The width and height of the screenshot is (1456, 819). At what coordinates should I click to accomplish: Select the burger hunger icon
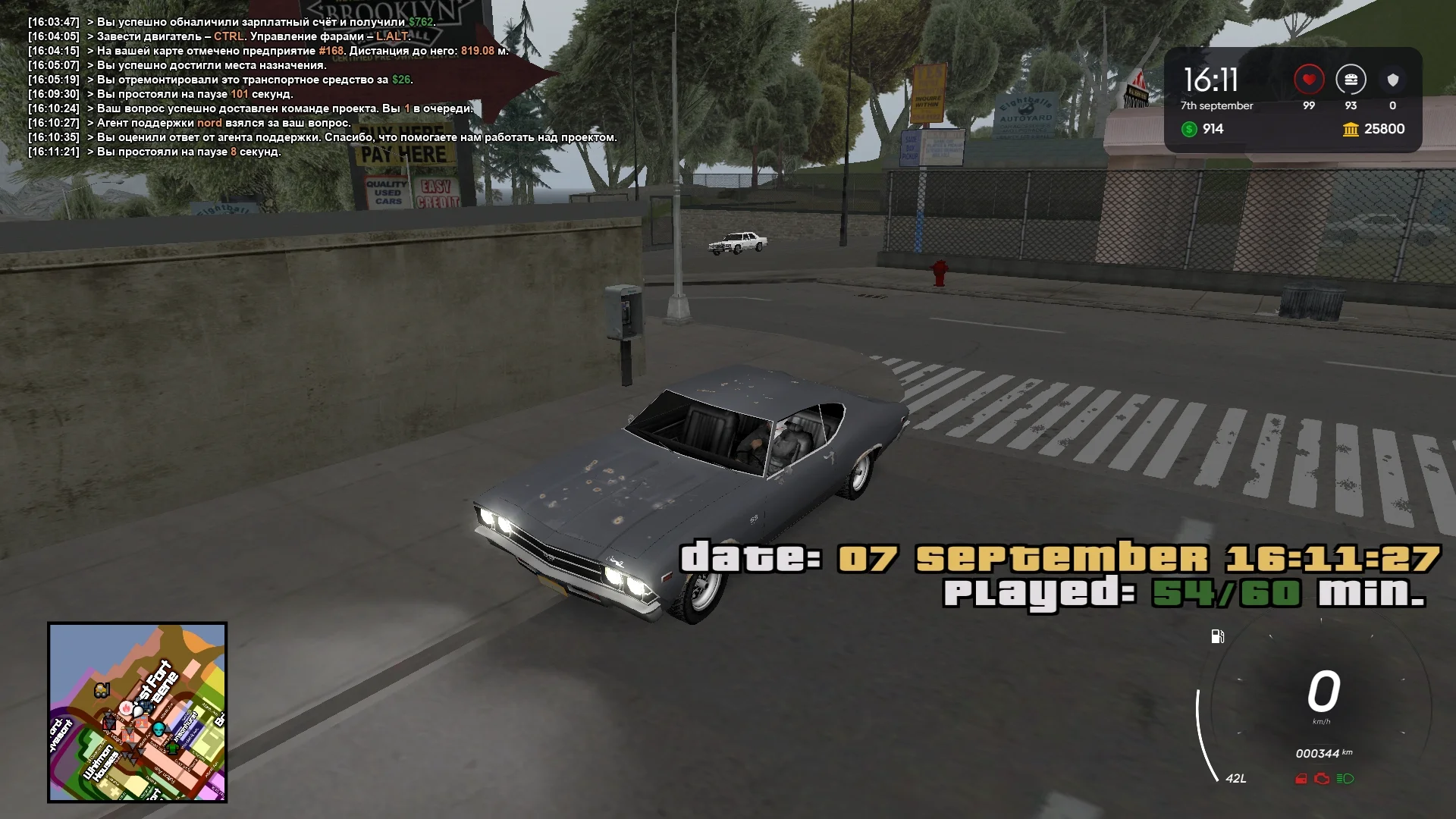1351,80
